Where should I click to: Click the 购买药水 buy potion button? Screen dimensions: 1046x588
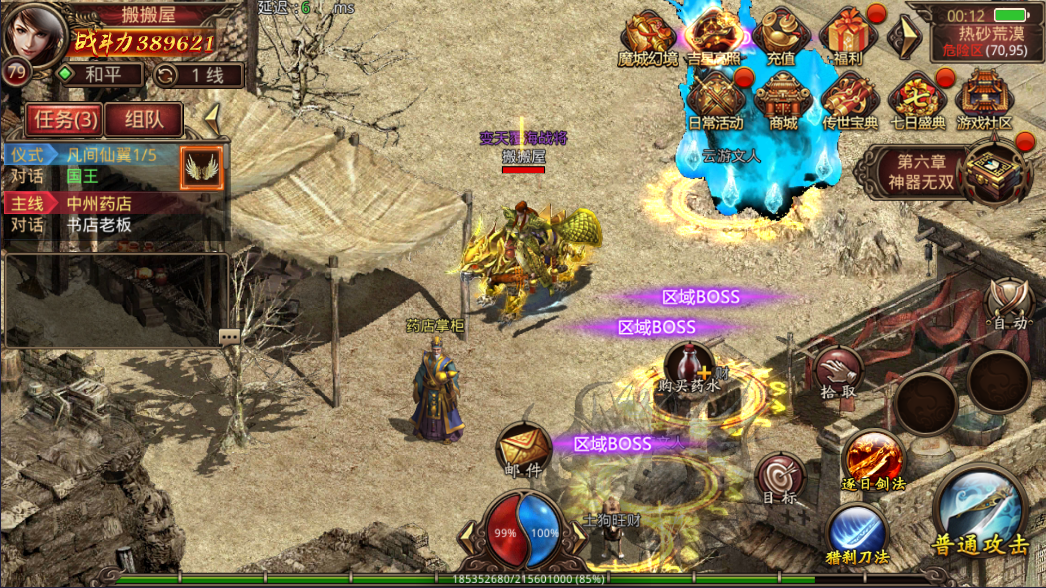[x=689, y=369]
